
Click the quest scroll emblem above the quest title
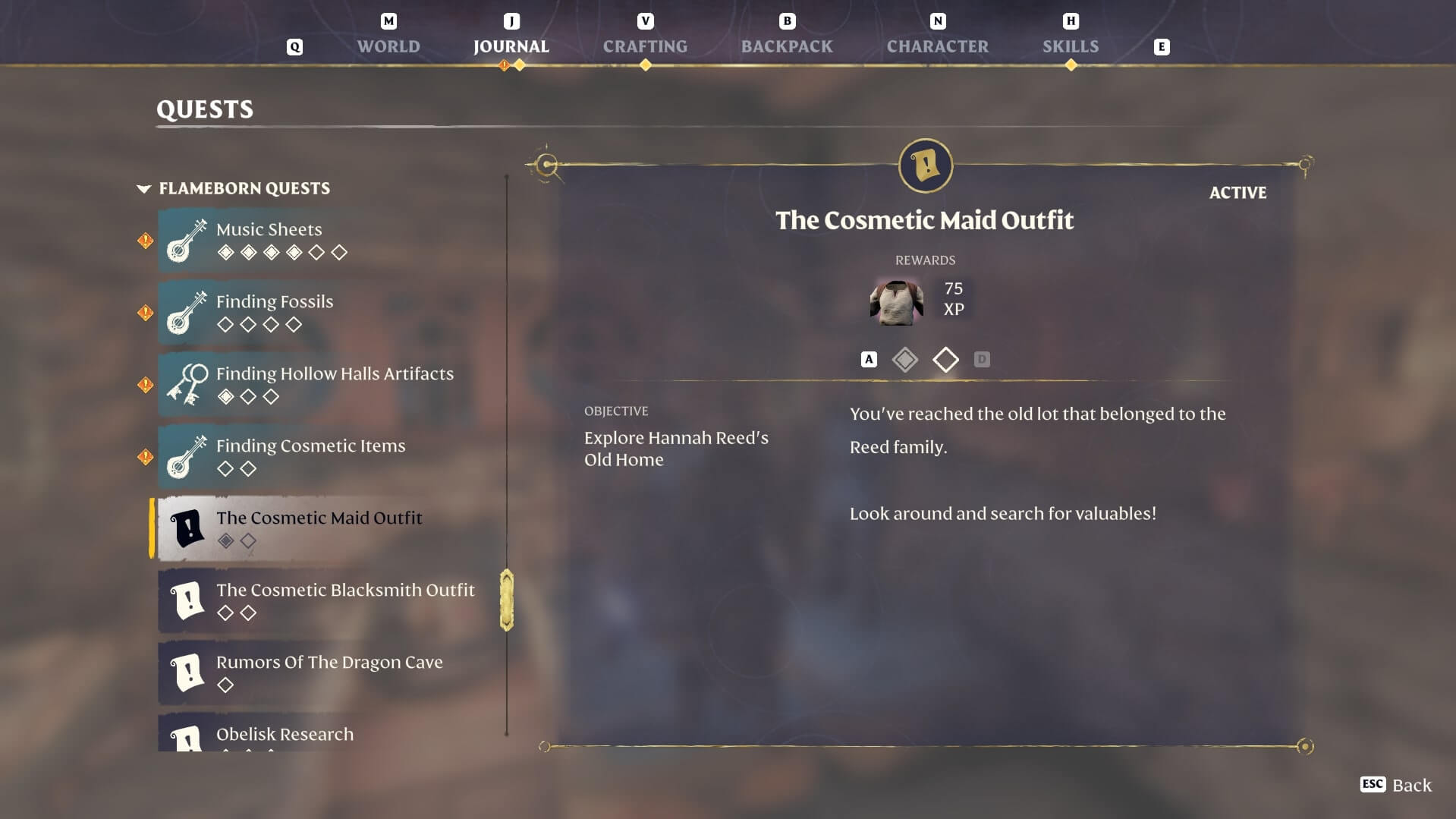[924, 166]
